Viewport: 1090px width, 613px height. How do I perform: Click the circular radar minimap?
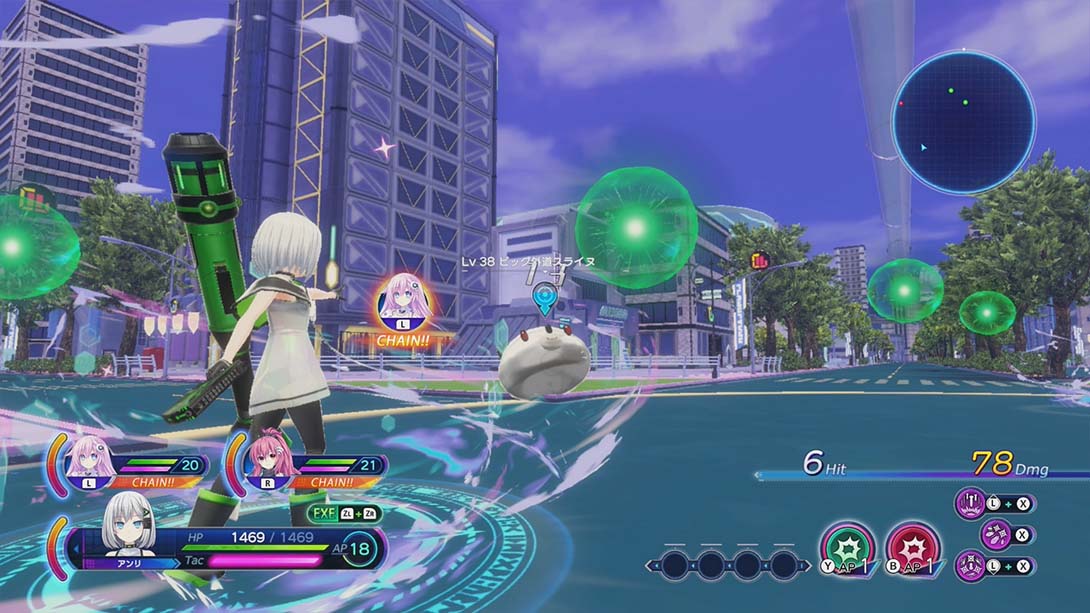click(963, 122)
